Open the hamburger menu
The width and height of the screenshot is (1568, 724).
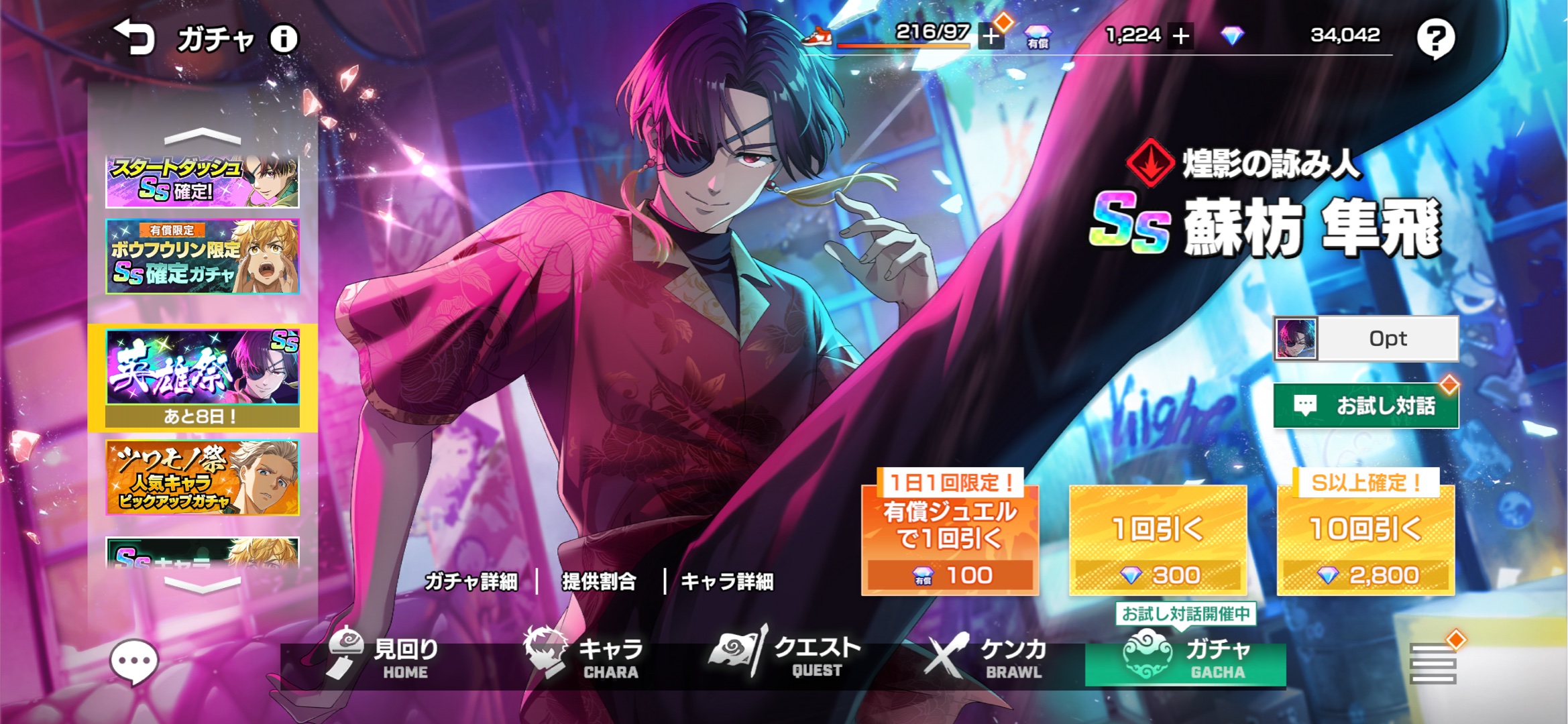[x=1433, y=664]
